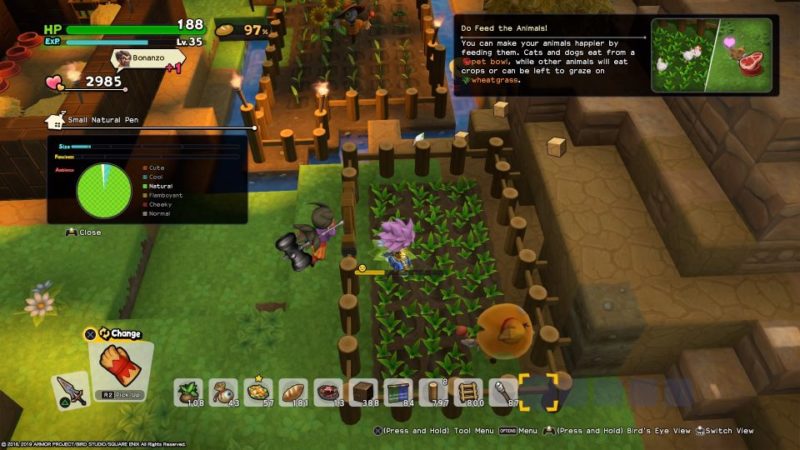Select the wooden ladder hotbar slot

[468, 391]
